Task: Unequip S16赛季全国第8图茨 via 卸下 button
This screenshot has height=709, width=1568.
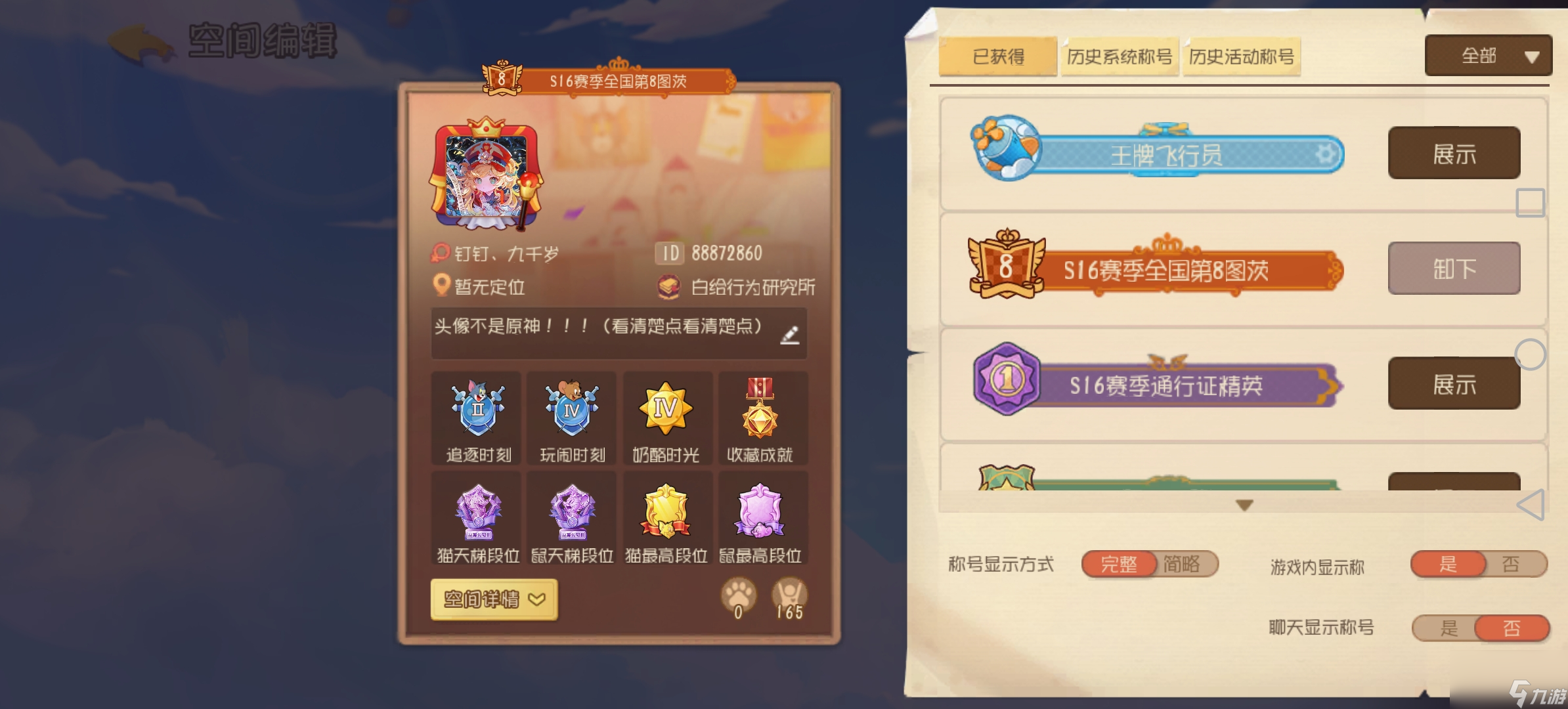Action: (1454, 268)
